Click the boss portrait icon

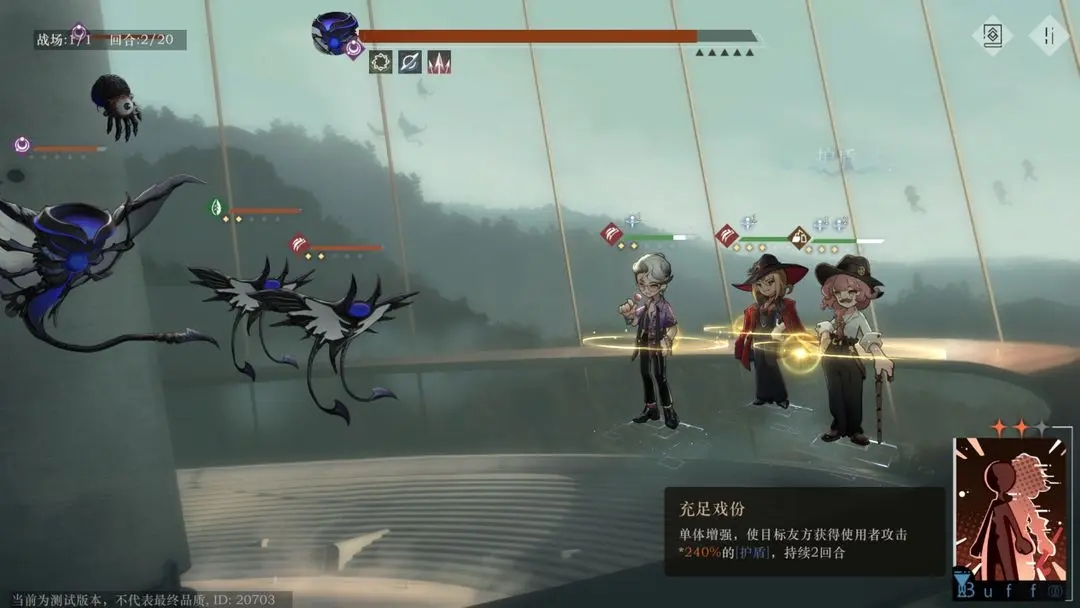pos(333,33)
